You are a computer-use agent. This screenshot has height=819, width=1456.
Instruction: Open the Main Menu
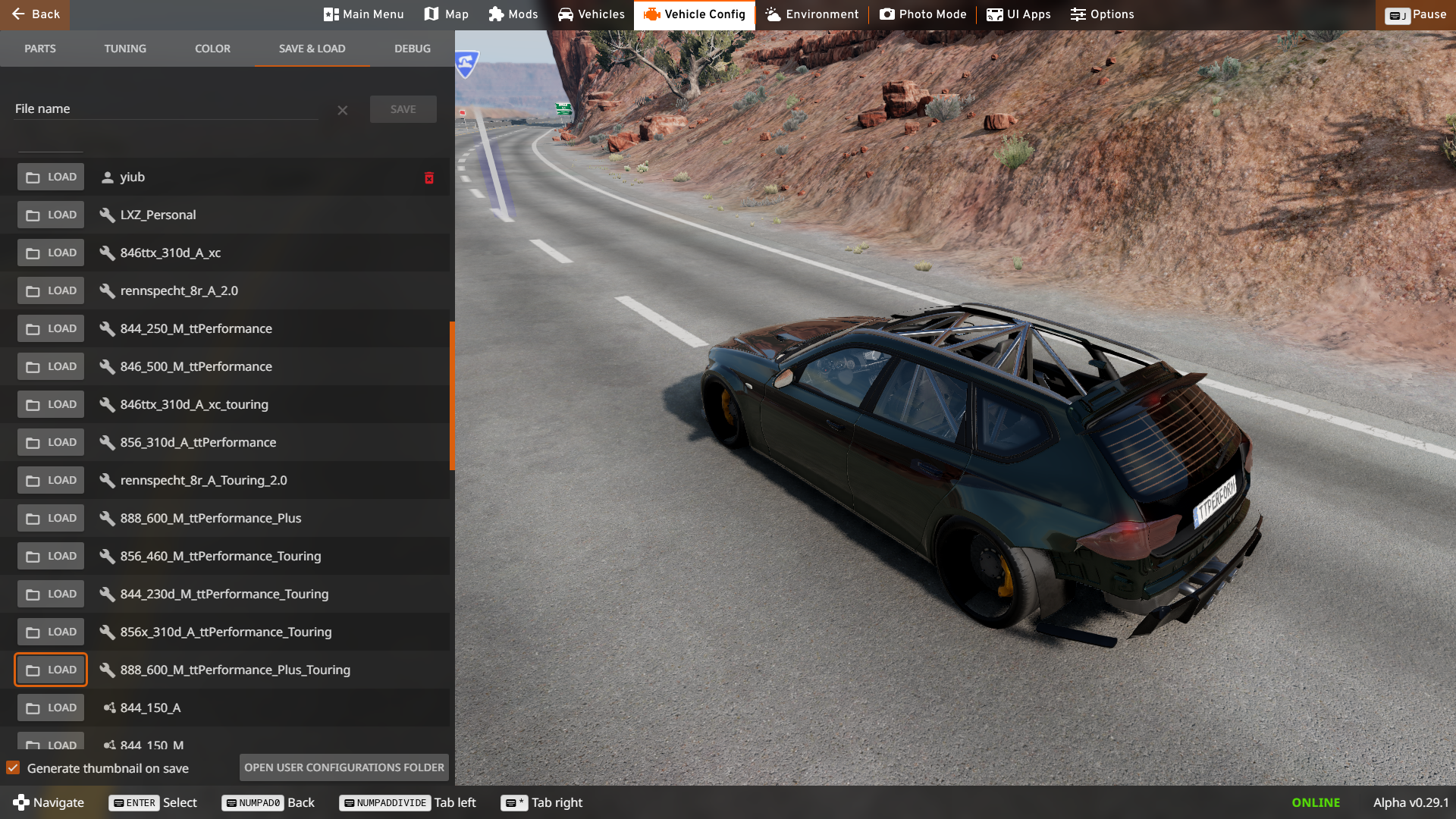coord(363,14)
